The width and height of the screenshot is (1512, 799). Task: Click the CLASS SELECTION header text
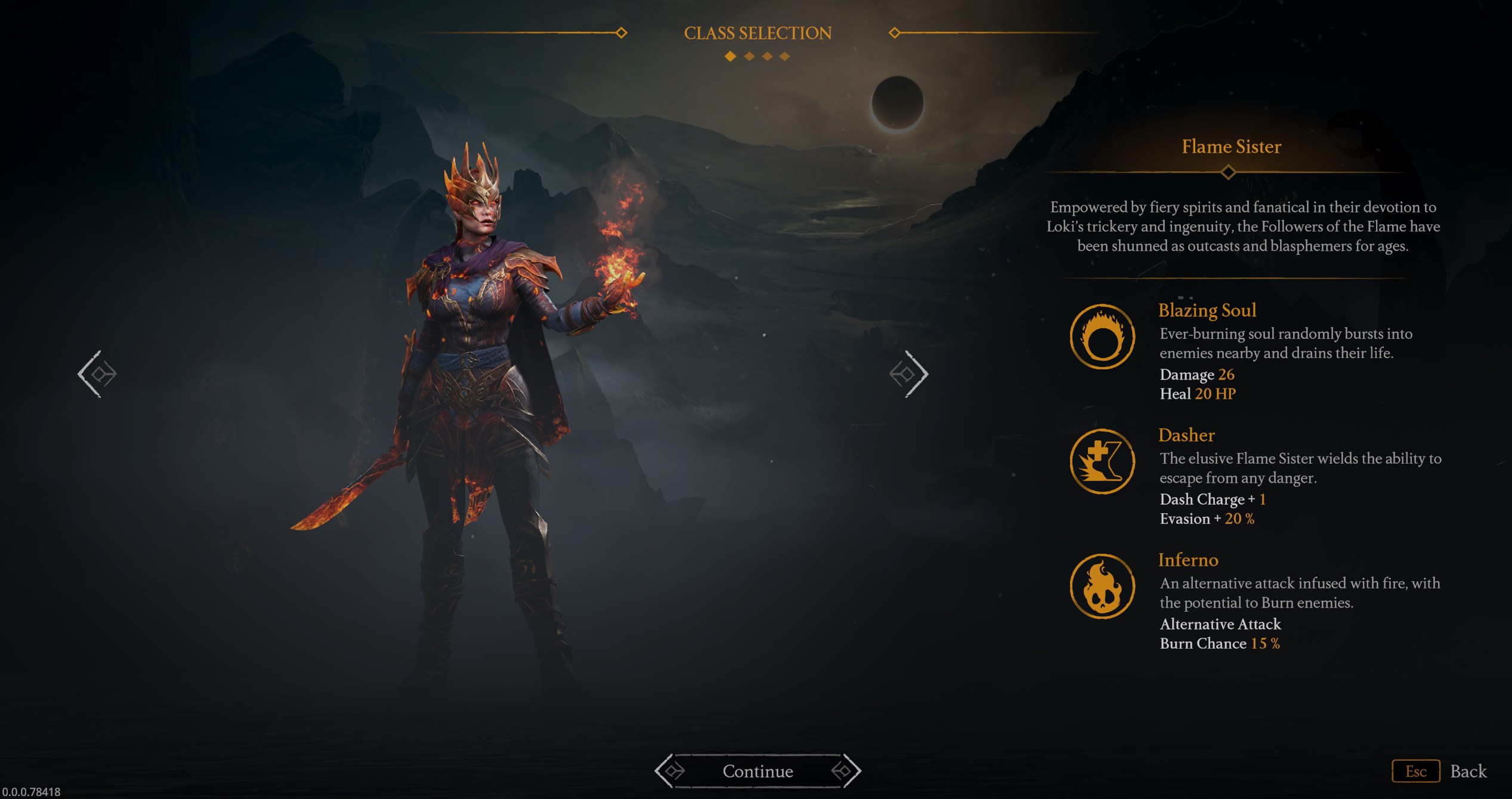coord(757,33)
